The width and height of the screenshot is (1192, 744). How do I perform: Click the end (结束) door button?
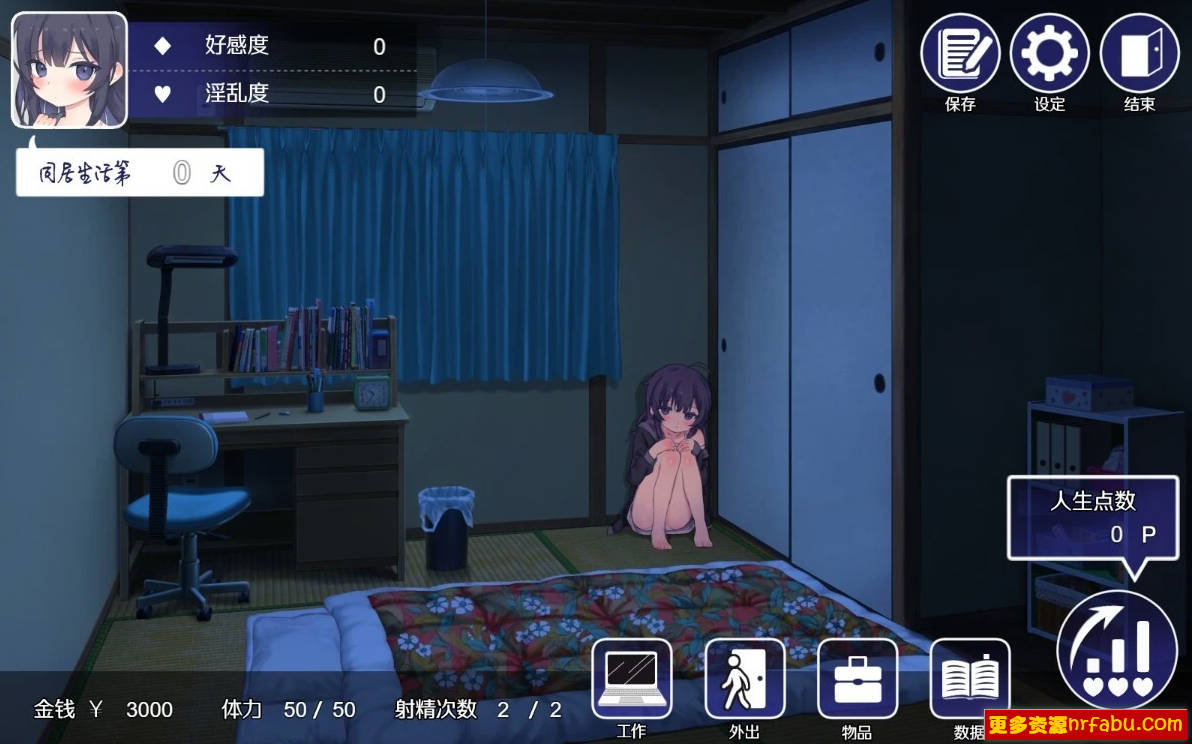(x=1139, y=54)
